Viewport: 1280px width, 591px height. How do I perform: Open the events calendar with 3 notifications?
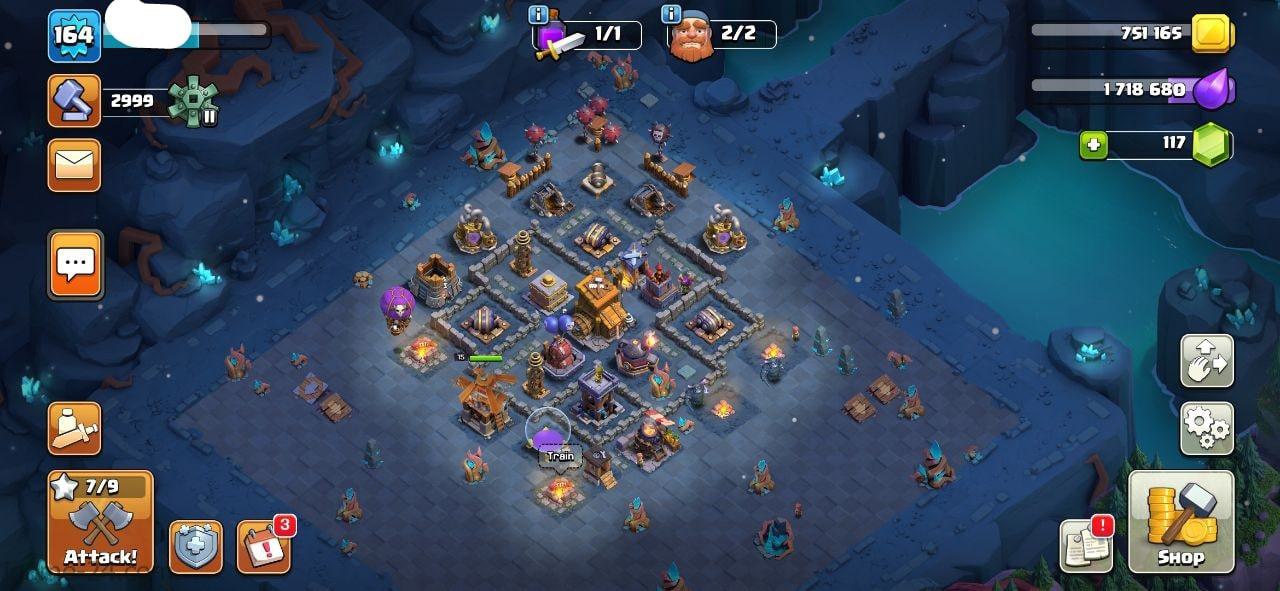click(263, 547)
